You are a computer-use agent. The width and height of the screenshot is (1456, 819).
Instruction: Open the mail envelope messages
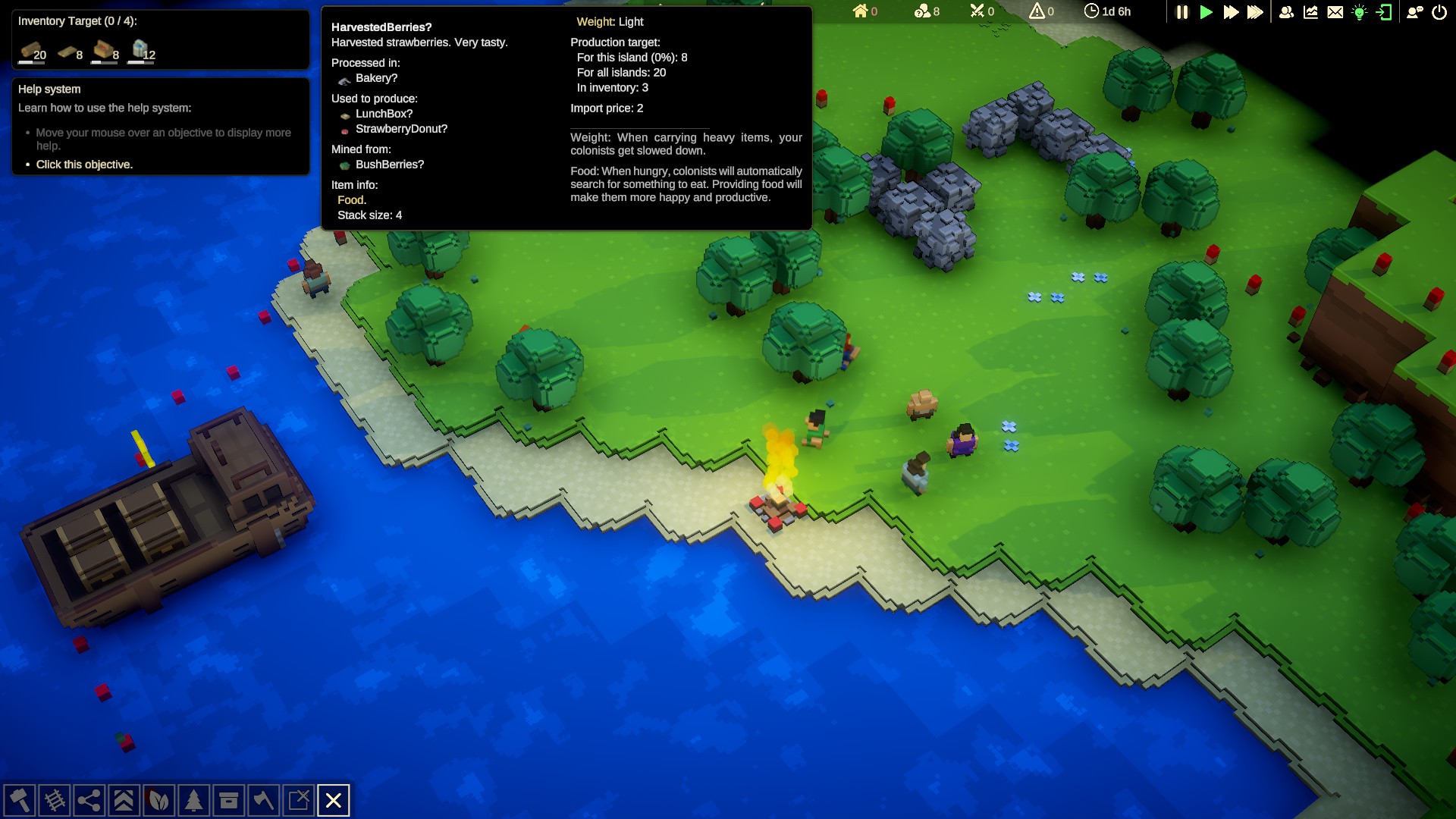coord(1335,12)
